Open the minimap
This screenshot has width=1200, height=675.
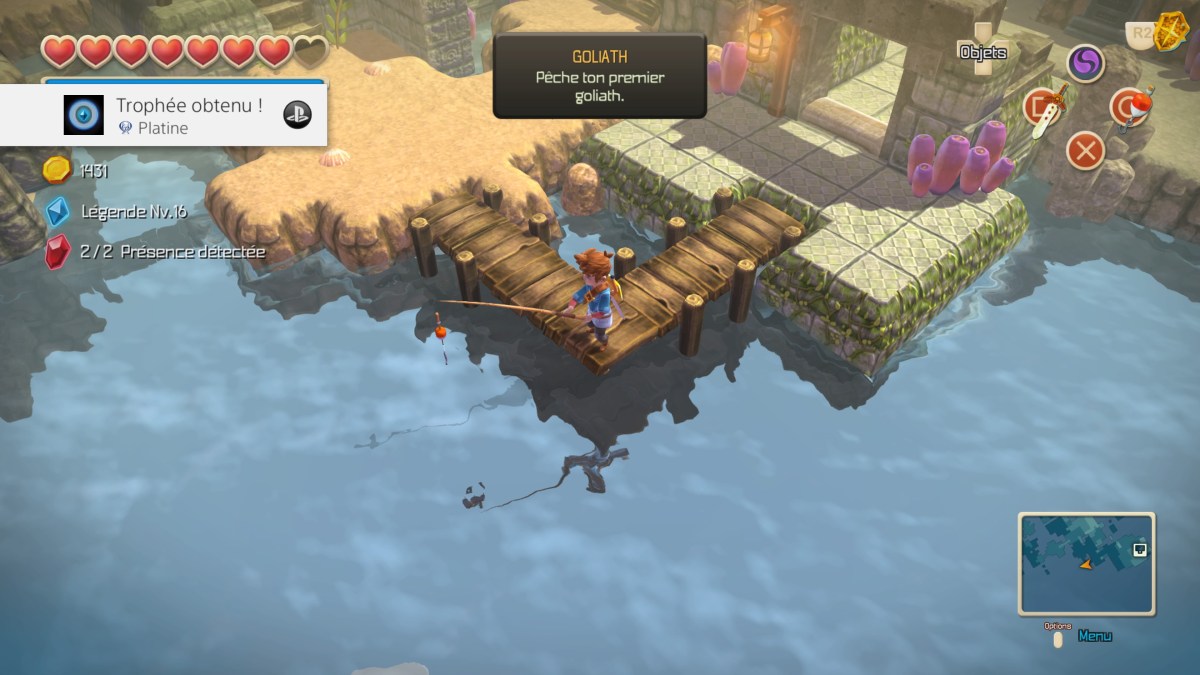pos(1086,563)
